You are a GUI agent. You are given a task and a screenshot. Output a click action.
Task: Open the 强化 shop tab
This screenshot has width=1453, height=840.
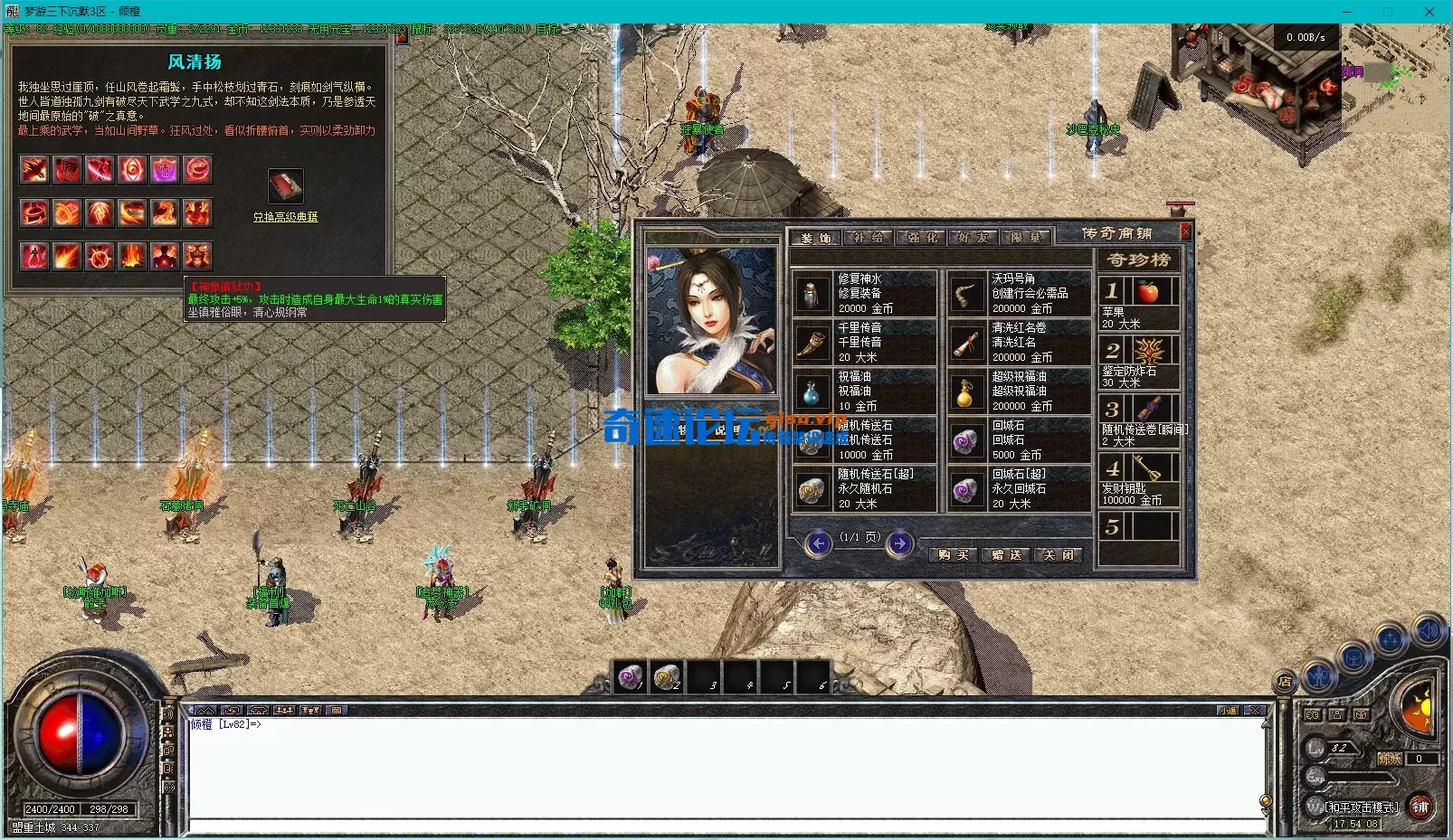923,238
